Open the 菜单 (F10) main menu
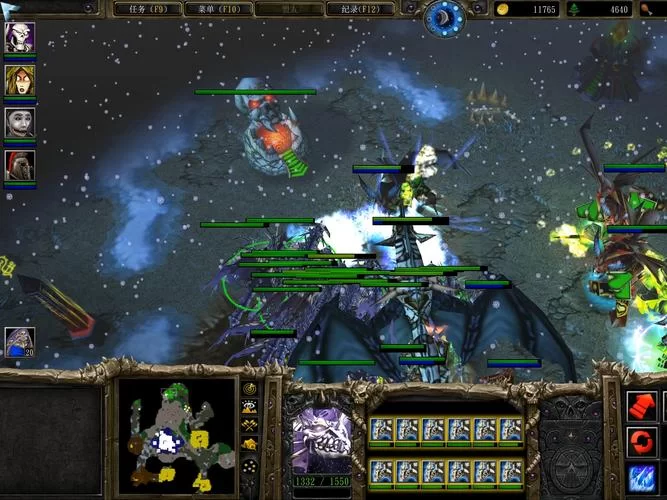 tap(216, 9)
